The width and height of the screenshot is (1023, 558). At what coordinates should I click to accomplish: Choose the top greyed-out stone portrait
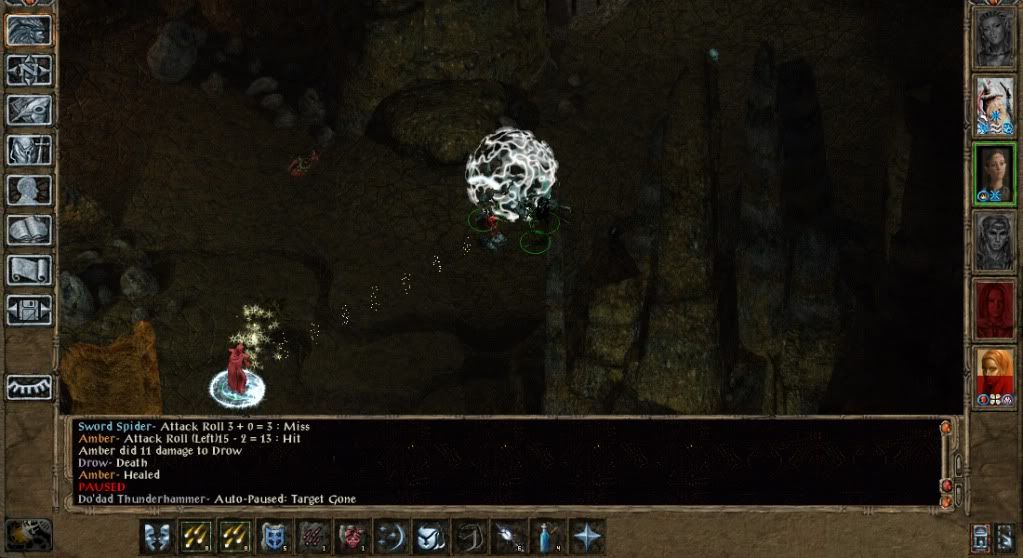click(995, 38)
